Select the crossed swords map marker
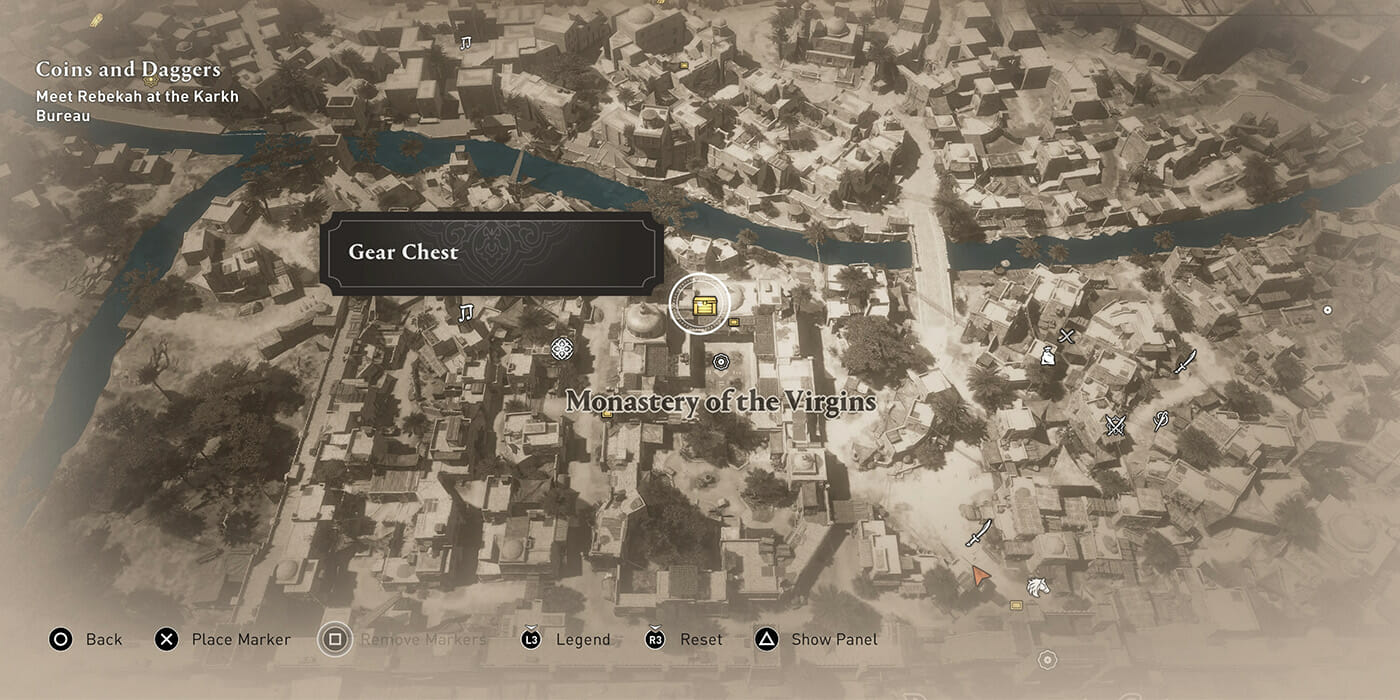Viewport: 1400px width, 700px height. coord(1116,426)
